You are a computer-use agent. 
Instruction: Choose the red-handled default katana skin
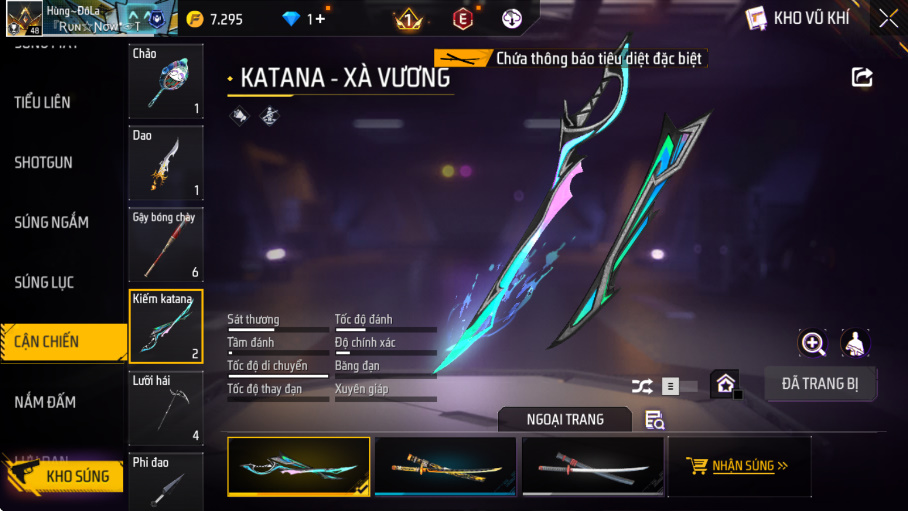pyautogui.click(x=593, y=466)
